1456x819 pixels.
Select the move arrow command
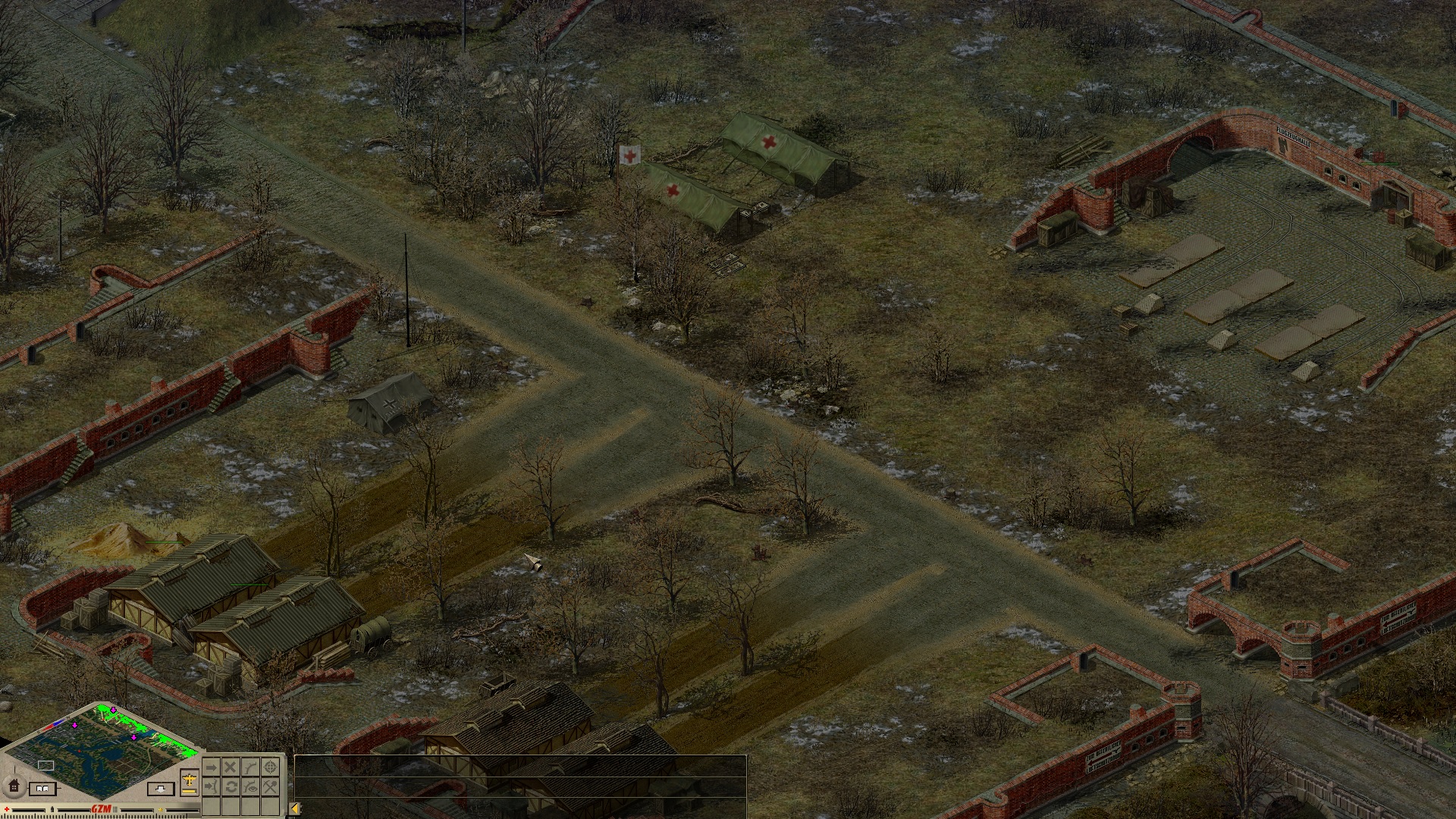pos(211,767)
